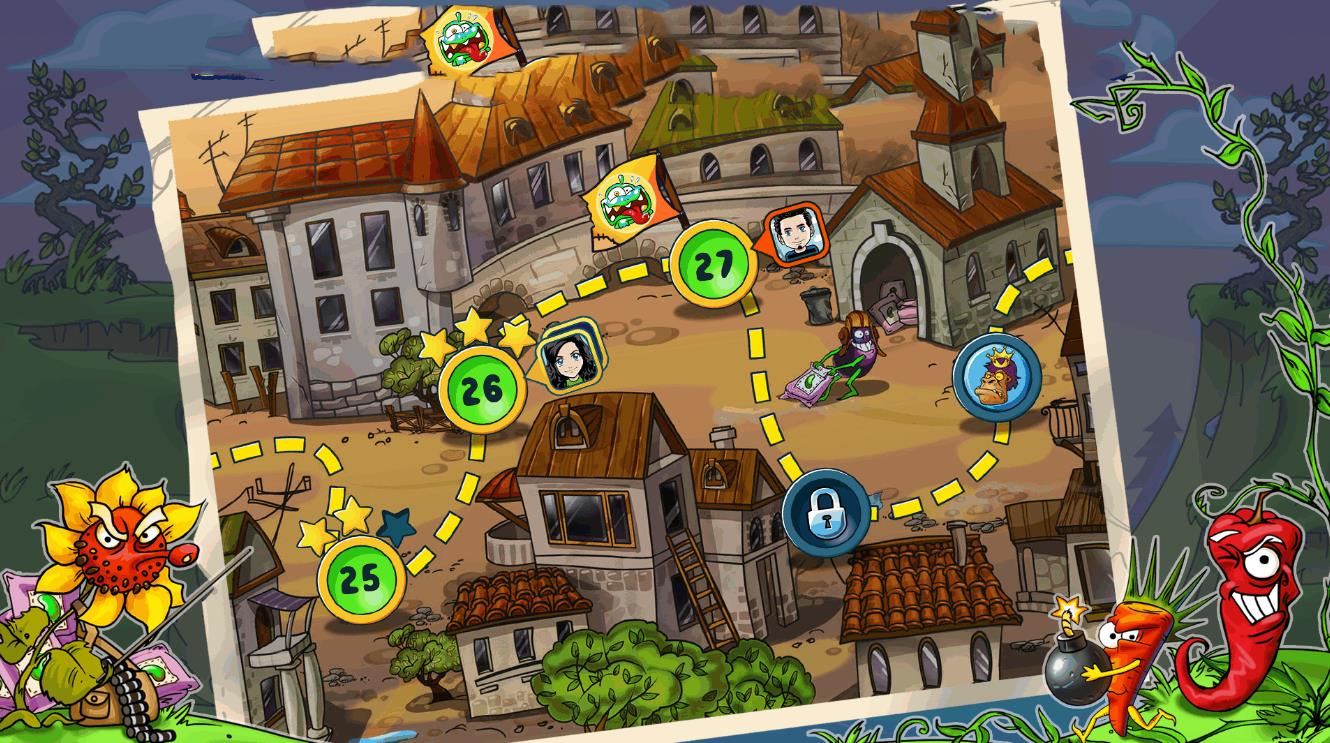Choose the crowned gorilla boss node
This screenshot has height=743, width=1330.
[x=996, y=377]
